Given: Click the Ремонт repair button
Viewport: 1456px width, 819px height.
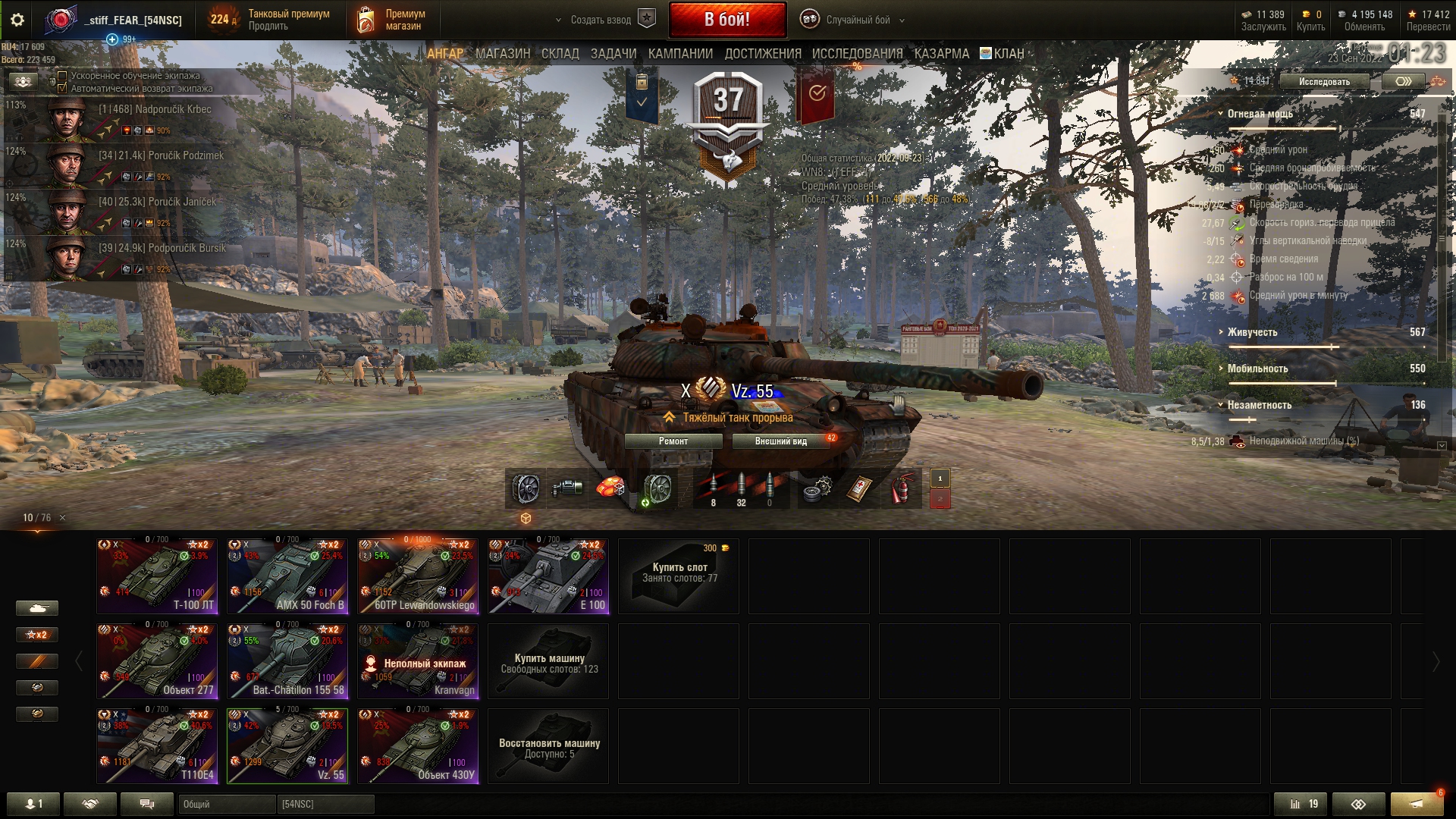Looking at the screenshot, I should 673,441.
